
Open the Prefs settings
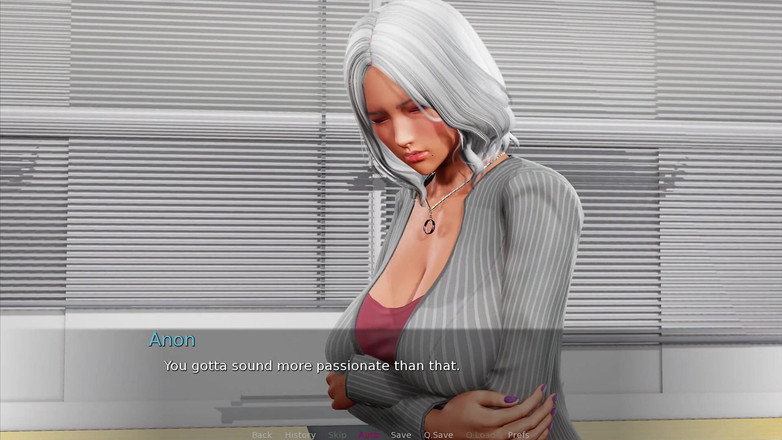(x=518, y=435)
